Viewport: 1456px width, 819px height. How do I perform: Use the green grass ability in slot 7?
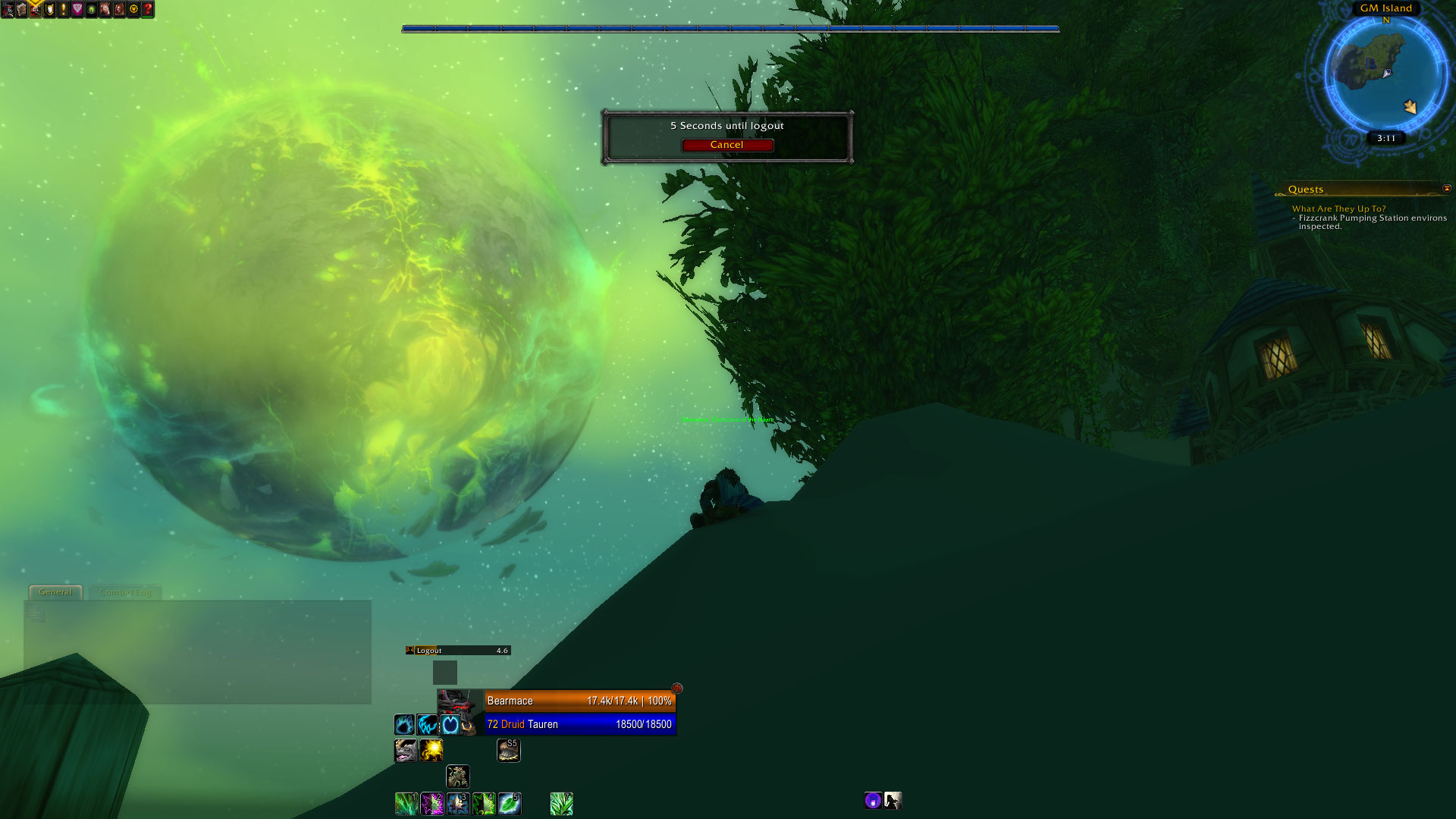coord(561,803)
